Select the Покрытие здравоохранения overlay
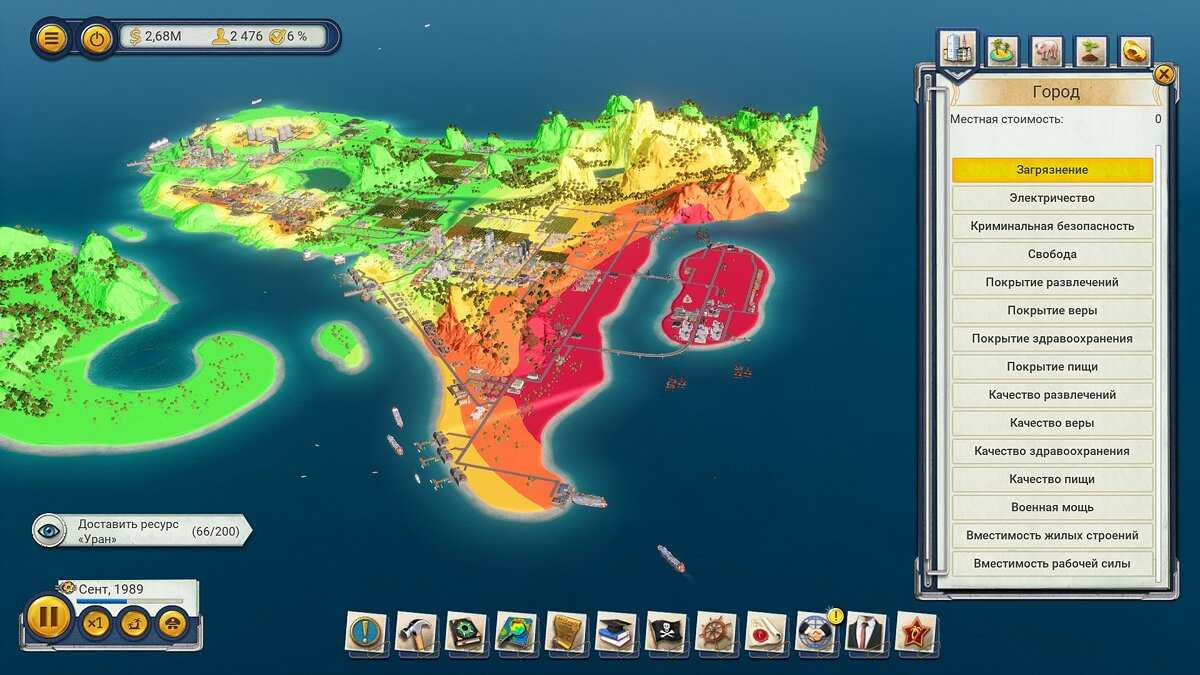Viewport: 1200px width, 675px height. (x=1051, y=339)
